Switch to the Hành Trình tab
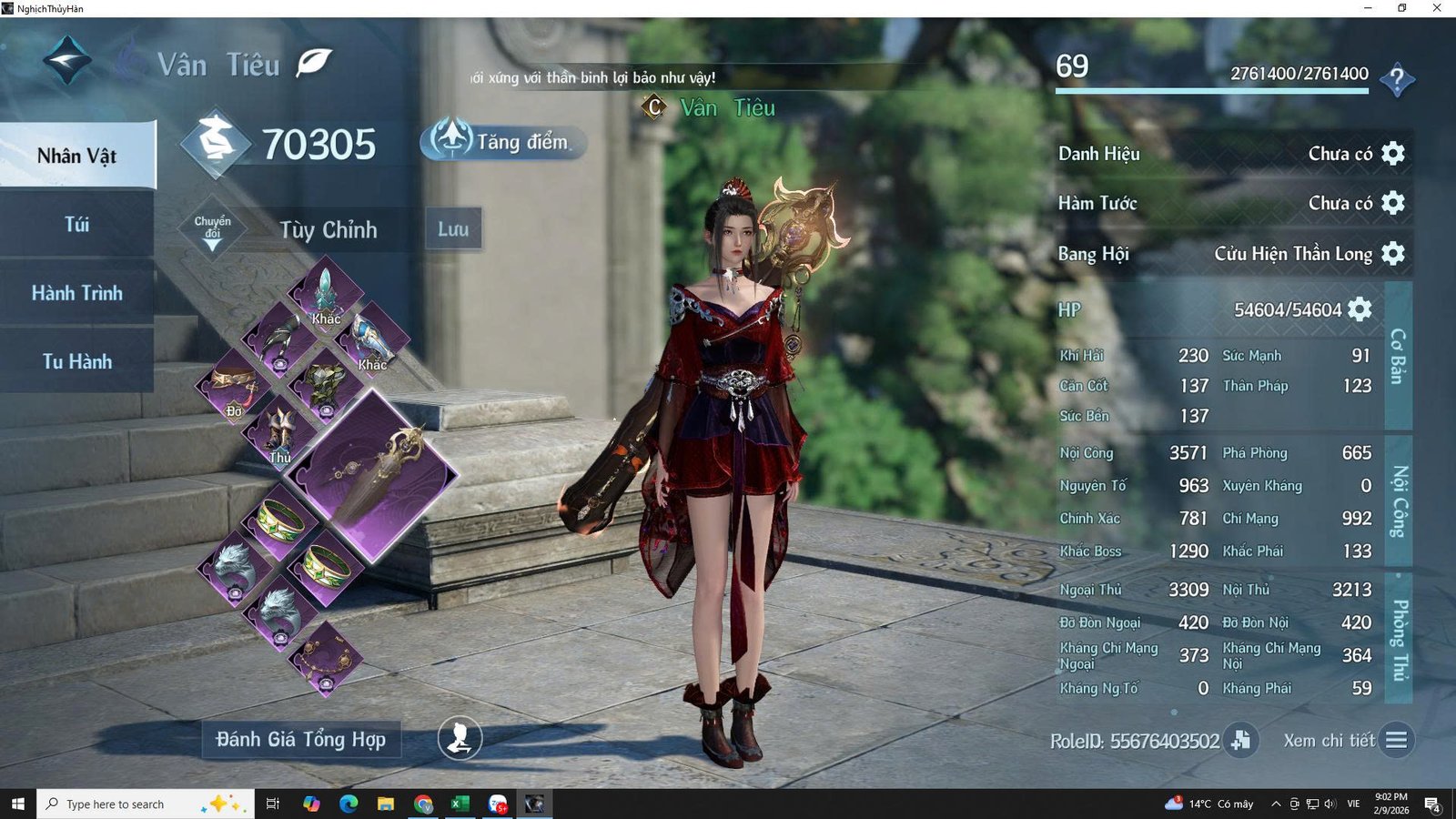 [x=77, y=293]
